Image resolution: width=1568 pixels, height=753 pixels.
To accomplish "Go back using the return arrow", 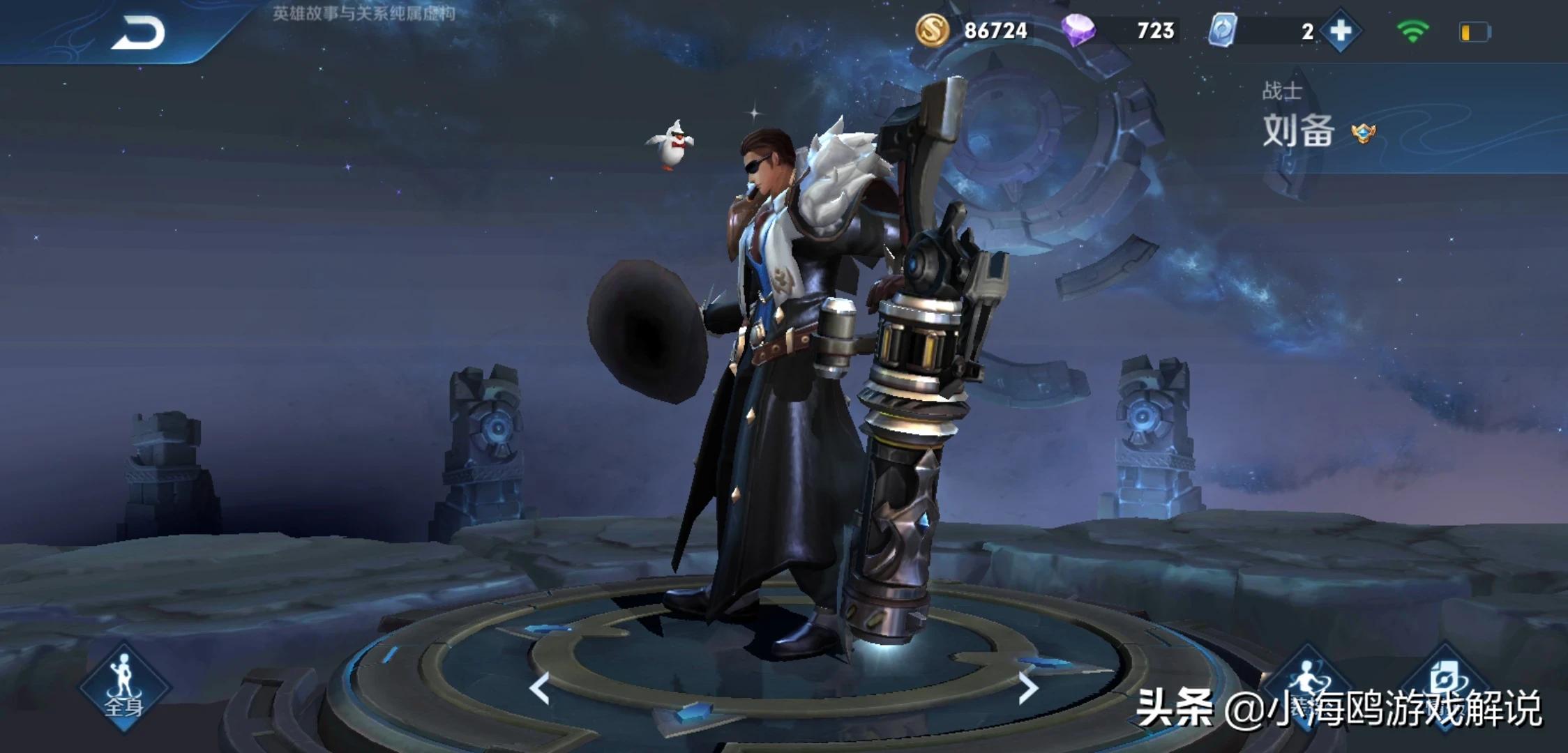I will pos(137,33).
